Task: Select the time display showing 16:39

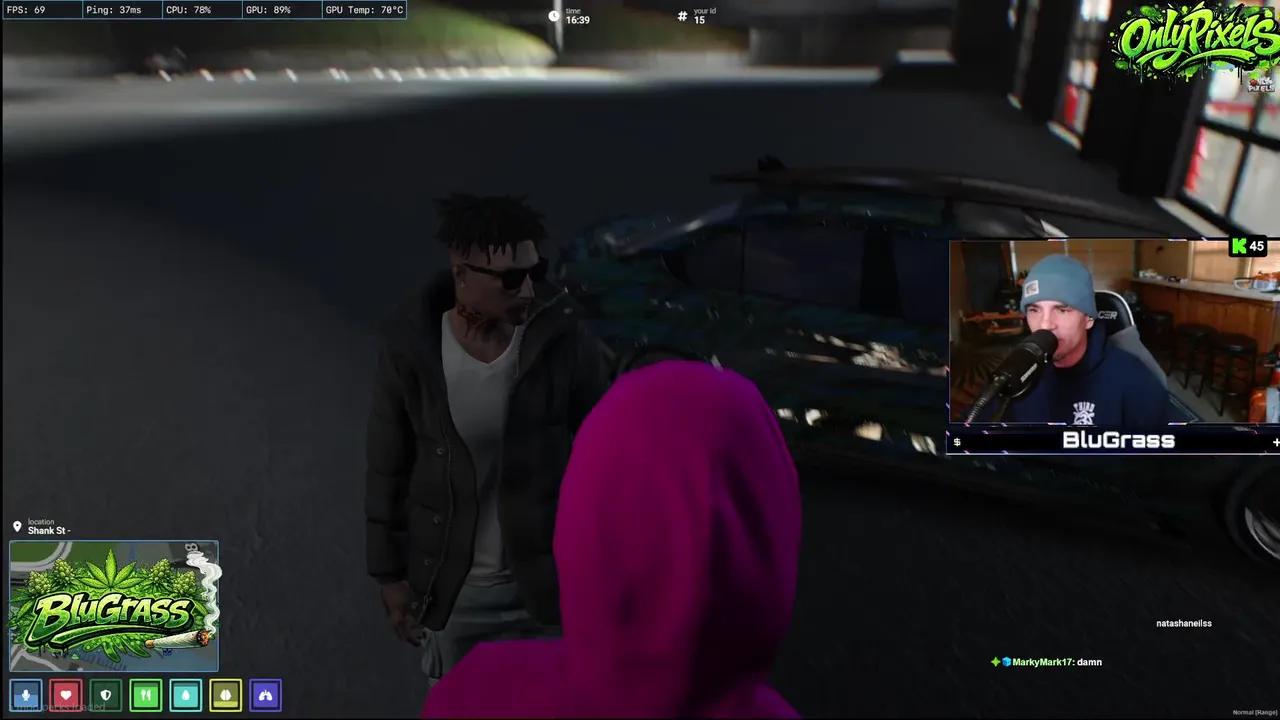Action: [575, 17]
